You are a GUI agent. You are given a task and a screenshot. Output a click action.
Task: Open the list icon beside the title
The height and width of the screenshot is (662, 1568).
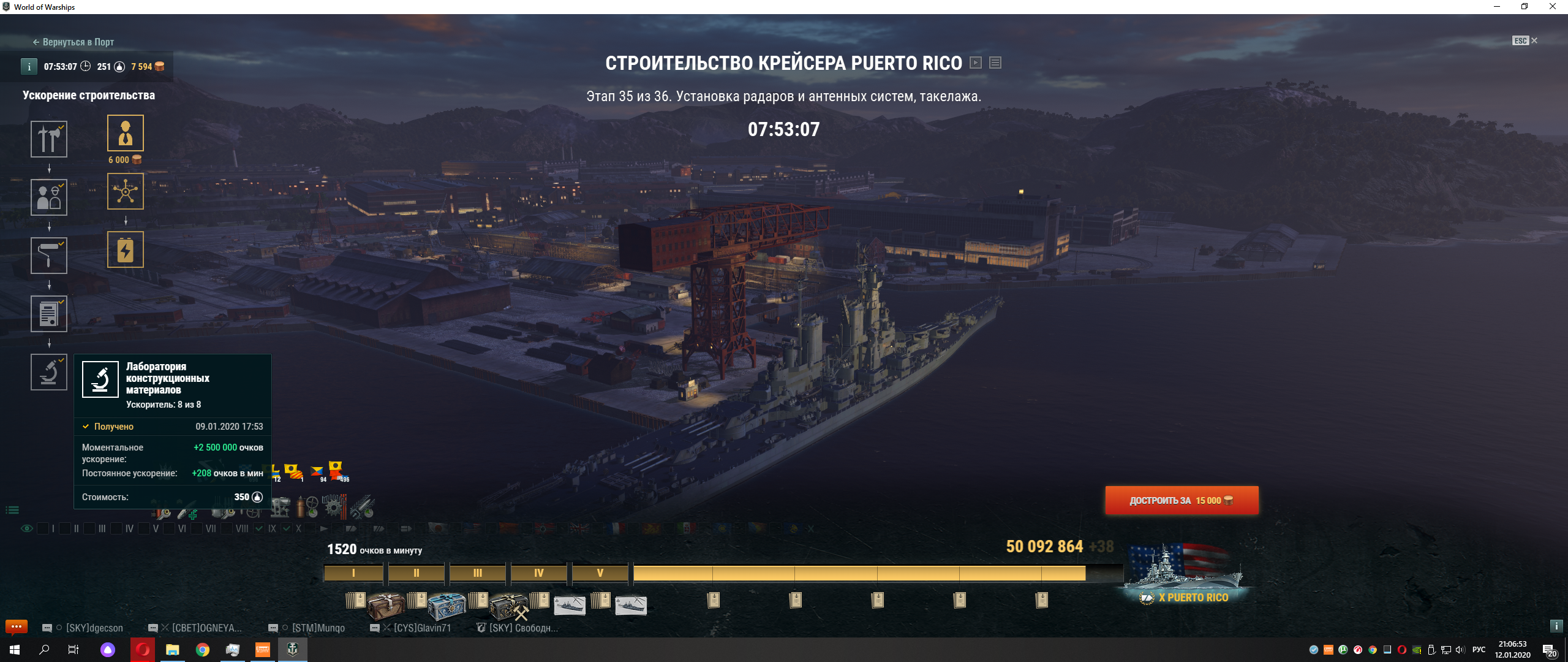click(995, 63)
